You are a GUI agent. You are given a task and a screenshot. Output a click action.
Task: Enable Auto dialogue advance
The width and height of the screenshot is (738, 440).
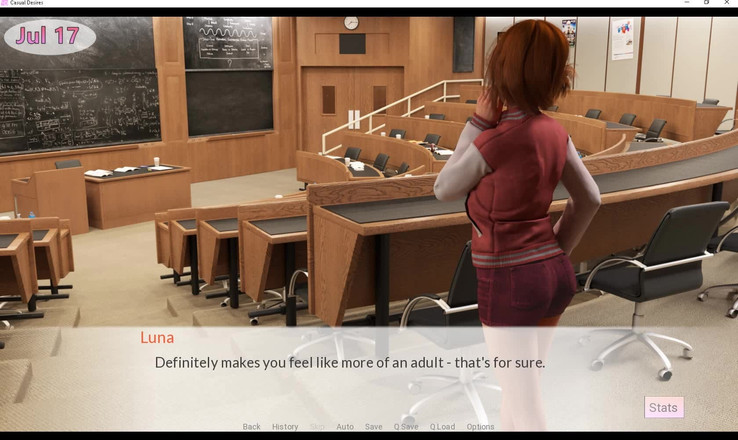tap(345, 427)
